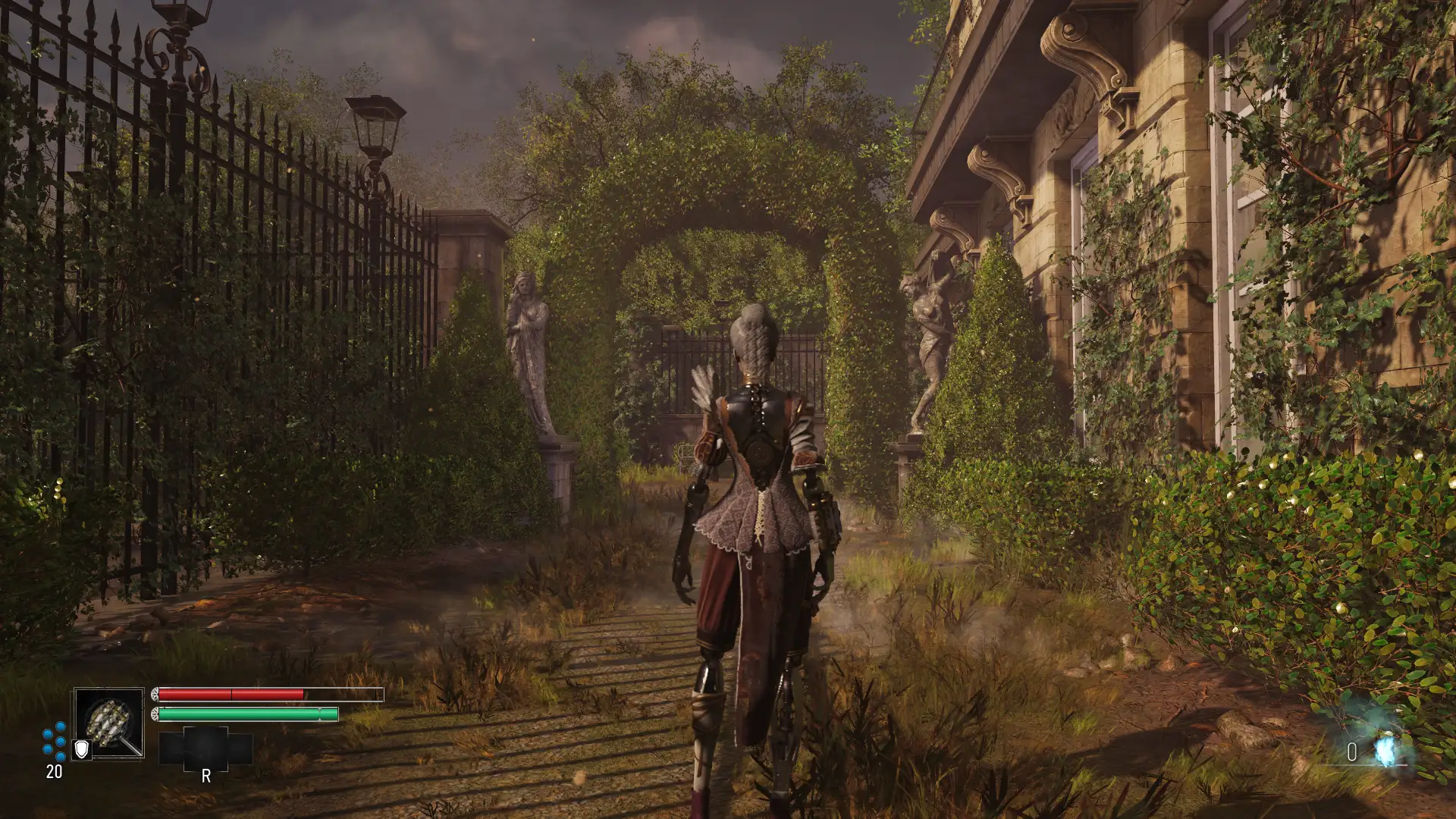Select the blue alchemical ammo dots
Viewport: 1456px width, 819px height.
[55, 741]
